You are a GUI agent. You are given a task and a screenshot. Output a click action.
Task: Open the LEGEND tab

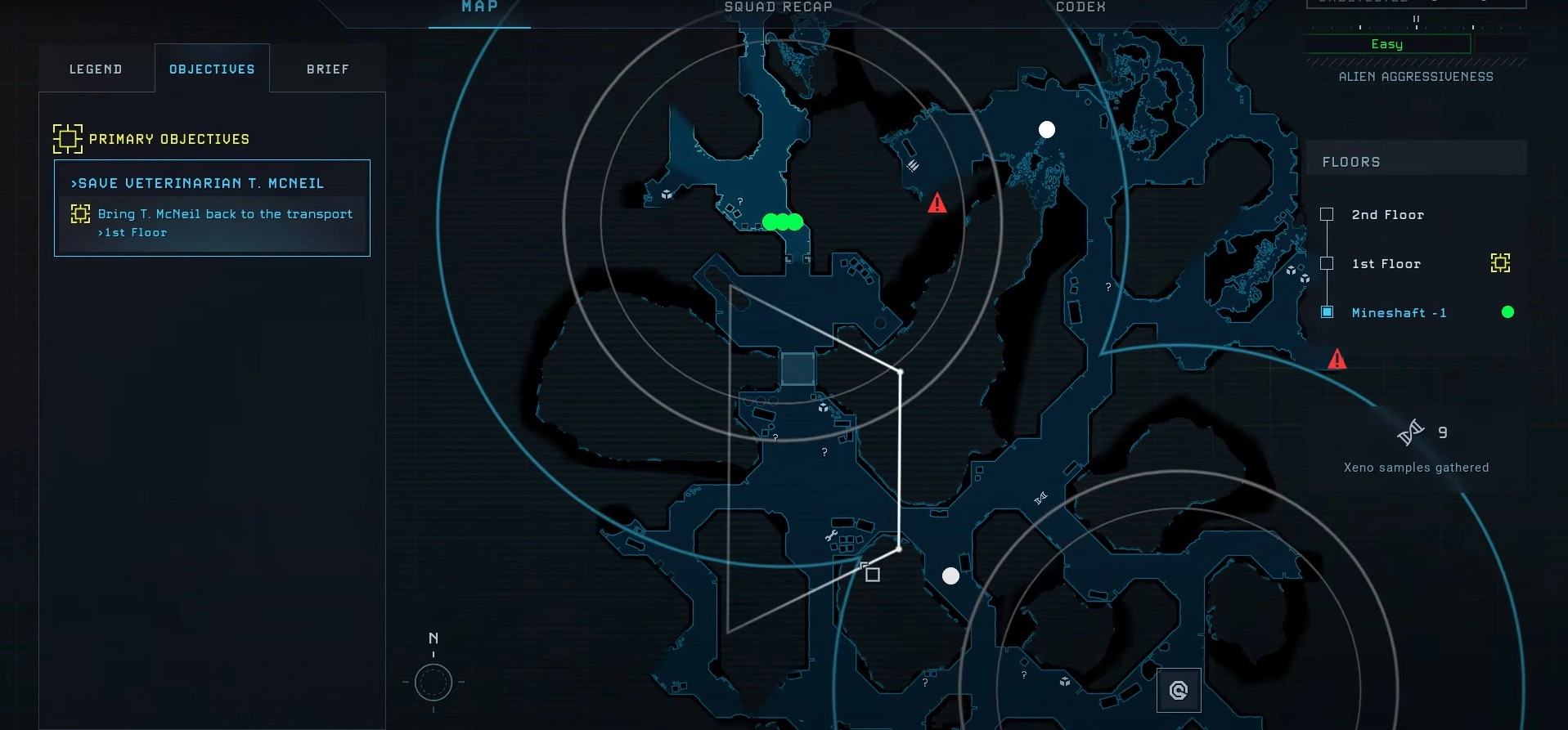[x=96, y=69]
